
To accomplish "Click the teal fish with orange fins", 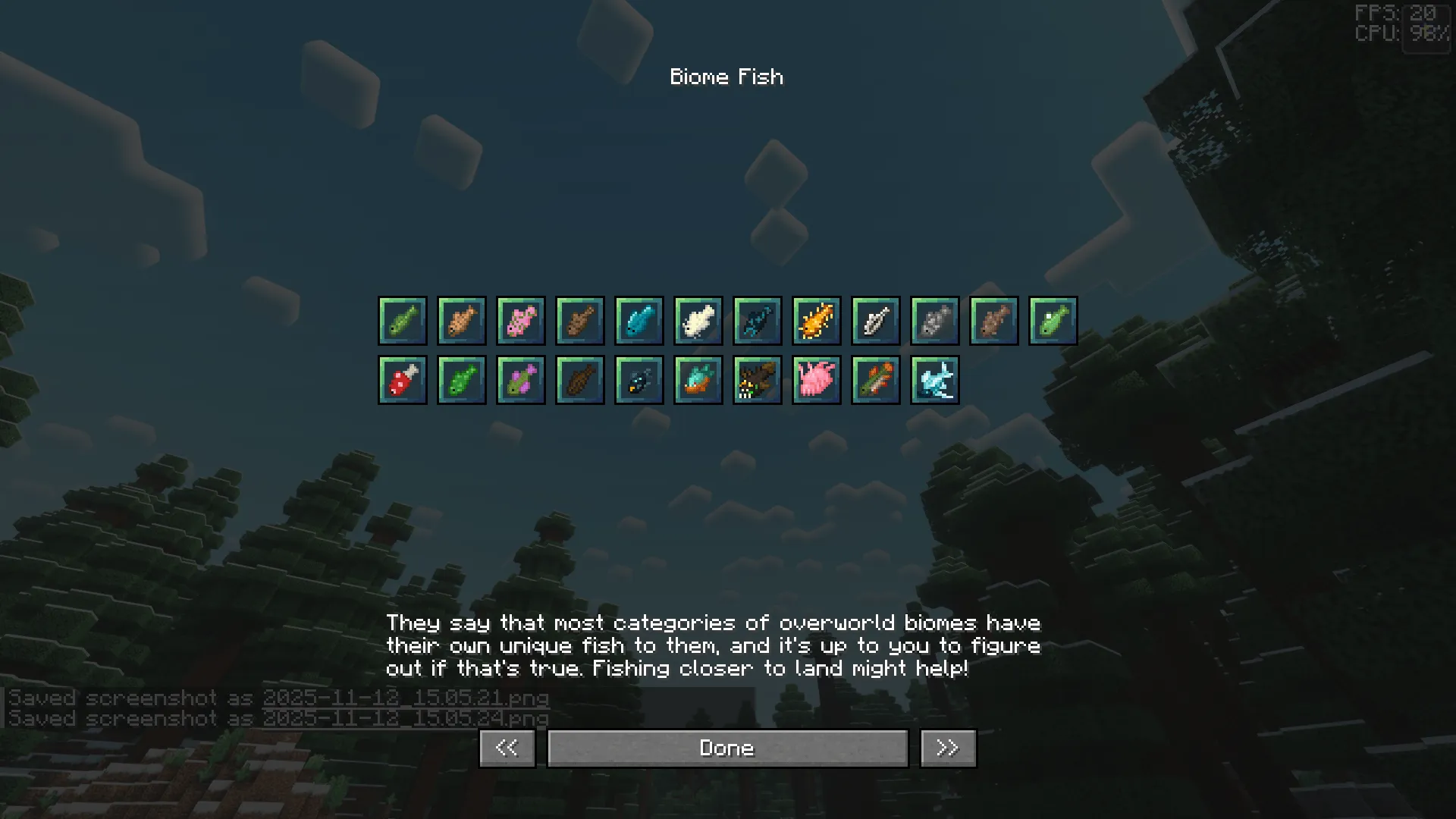I will point(698,379).
